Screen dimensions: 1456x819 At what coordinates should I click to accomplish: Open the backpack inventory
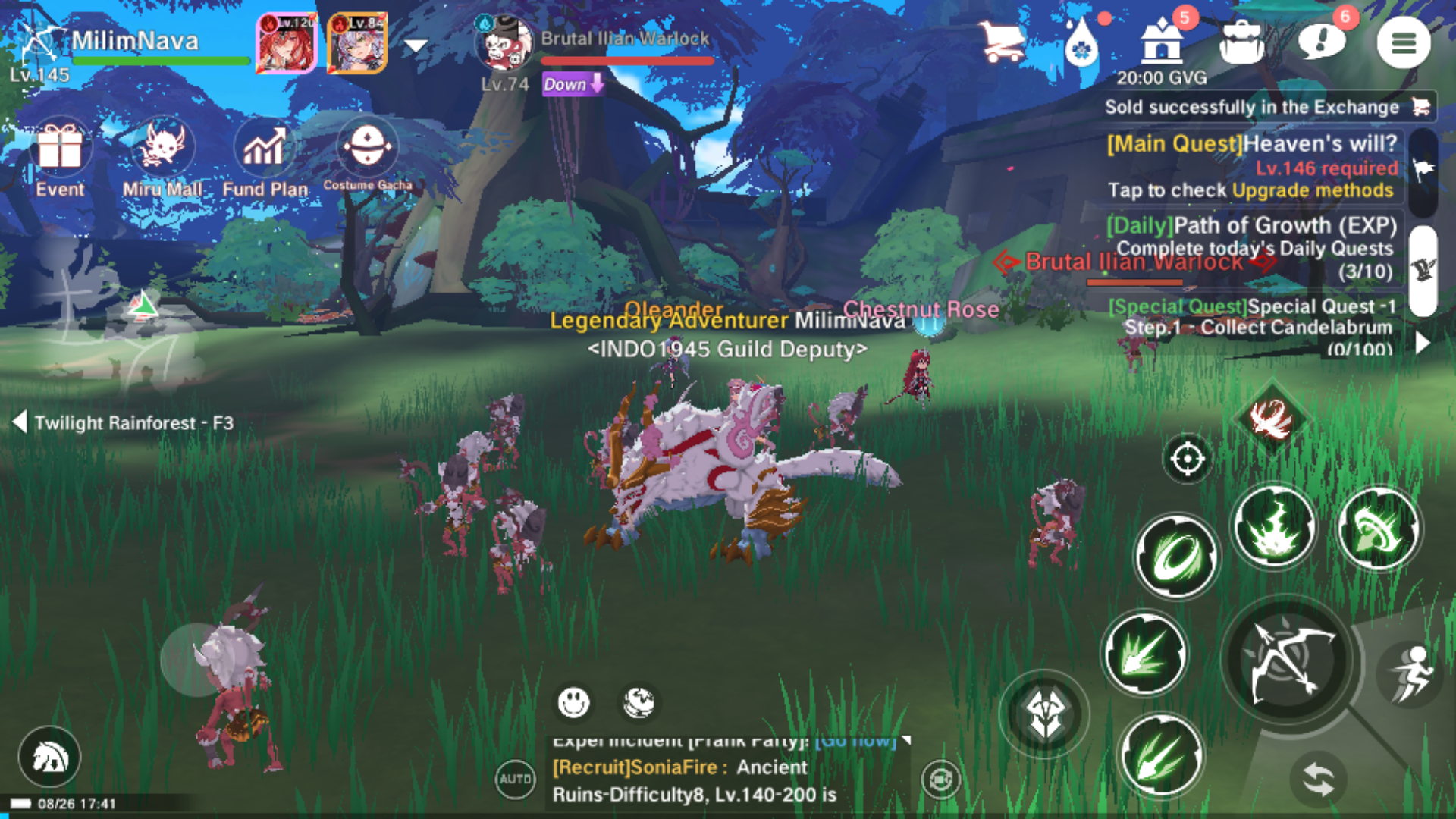[1241, 42]
